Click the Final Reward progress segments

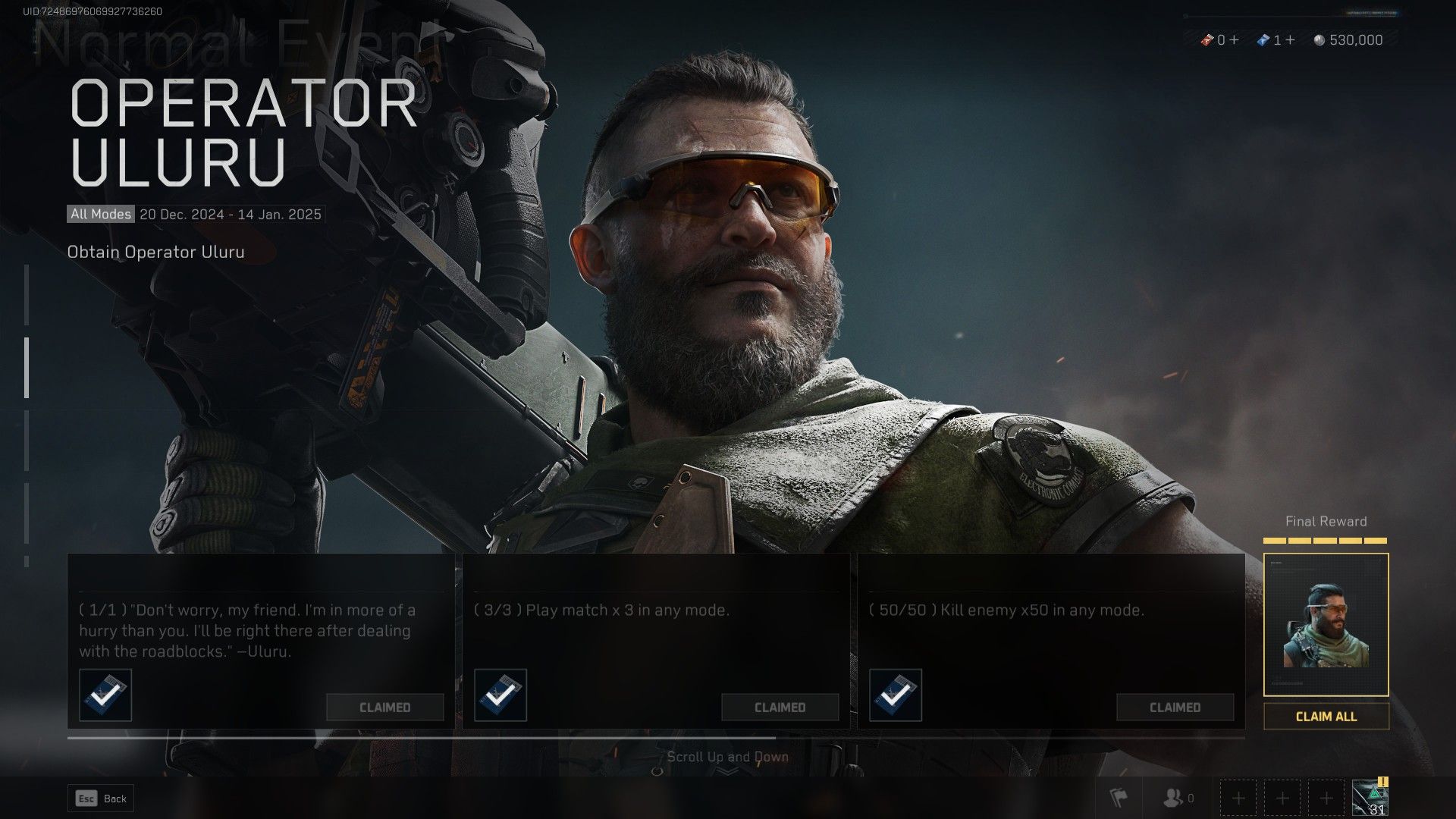click(1324, 541)
